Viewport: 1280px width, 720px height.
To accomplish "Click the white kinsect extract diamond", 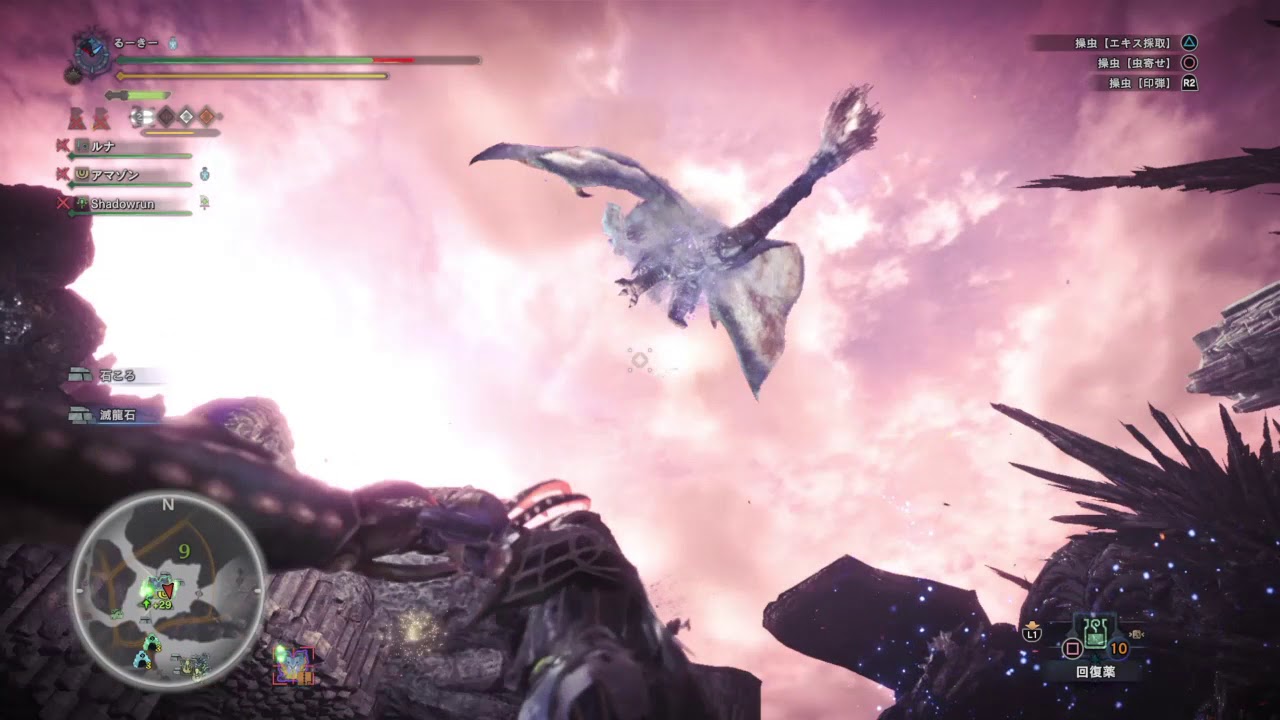I will click(x=186, y=116).
